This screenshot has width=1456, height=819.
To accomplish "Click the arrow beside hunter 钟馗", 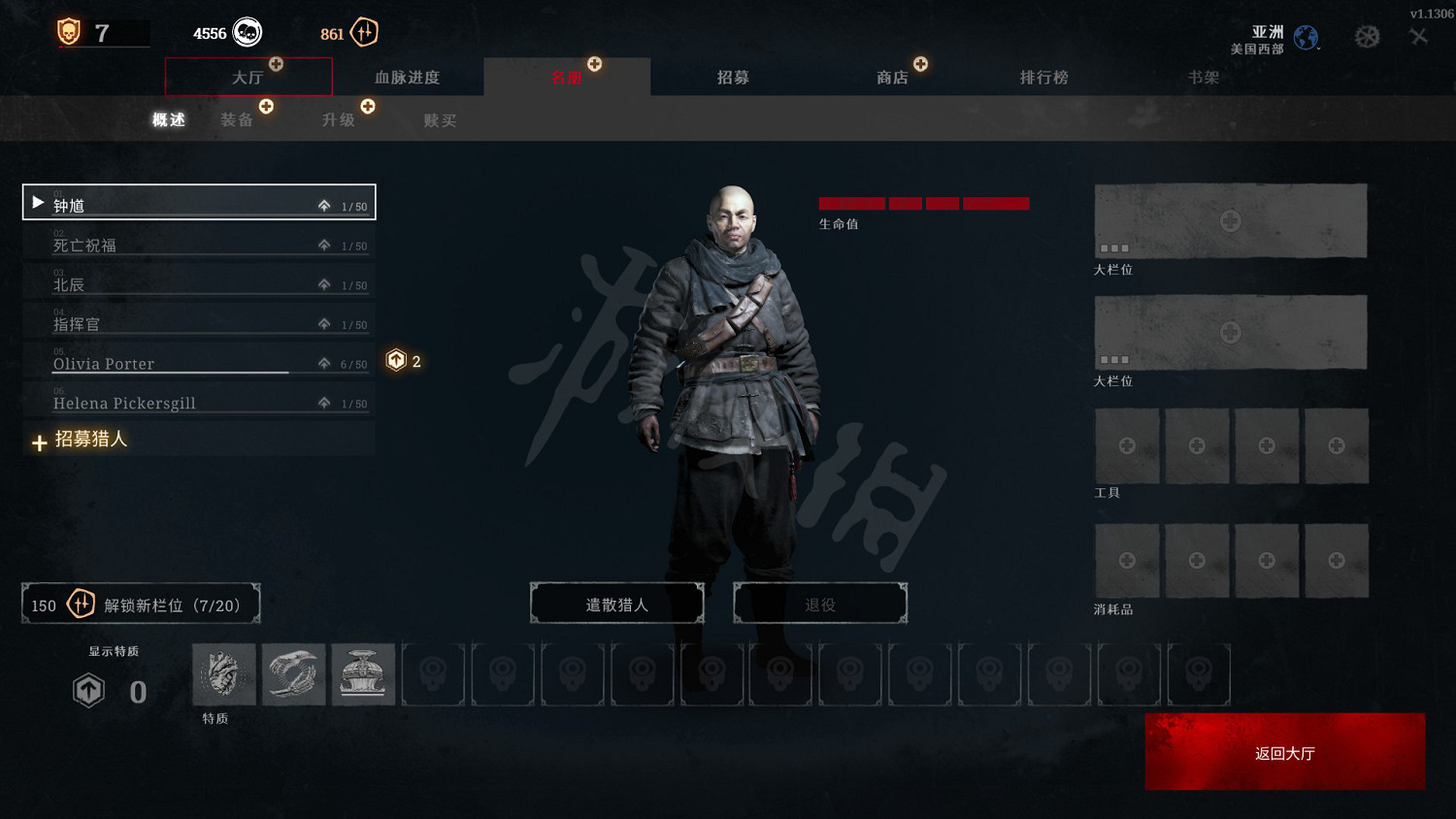I will pyautogui.click(x=37, y=202).
